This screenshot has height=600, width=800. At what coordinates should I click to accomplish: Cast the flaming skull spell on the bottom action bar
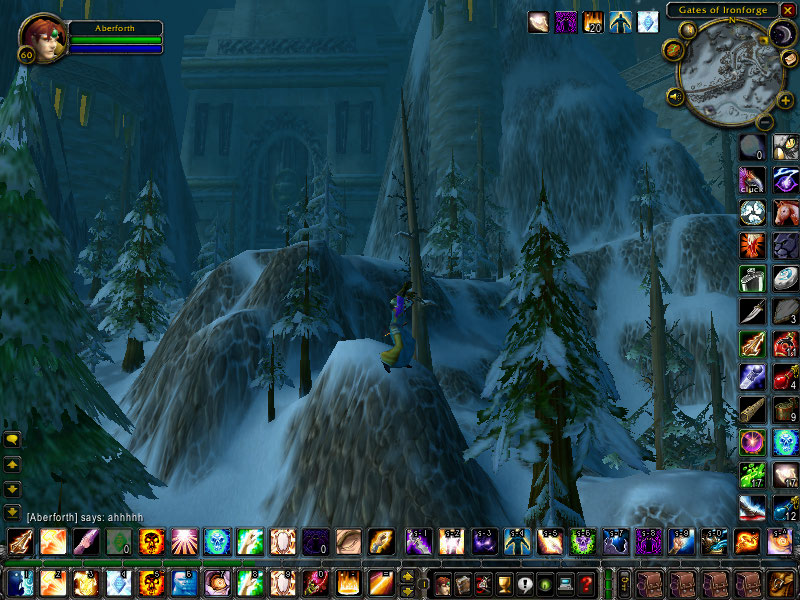pyautogui.click(x=151, y=582)
